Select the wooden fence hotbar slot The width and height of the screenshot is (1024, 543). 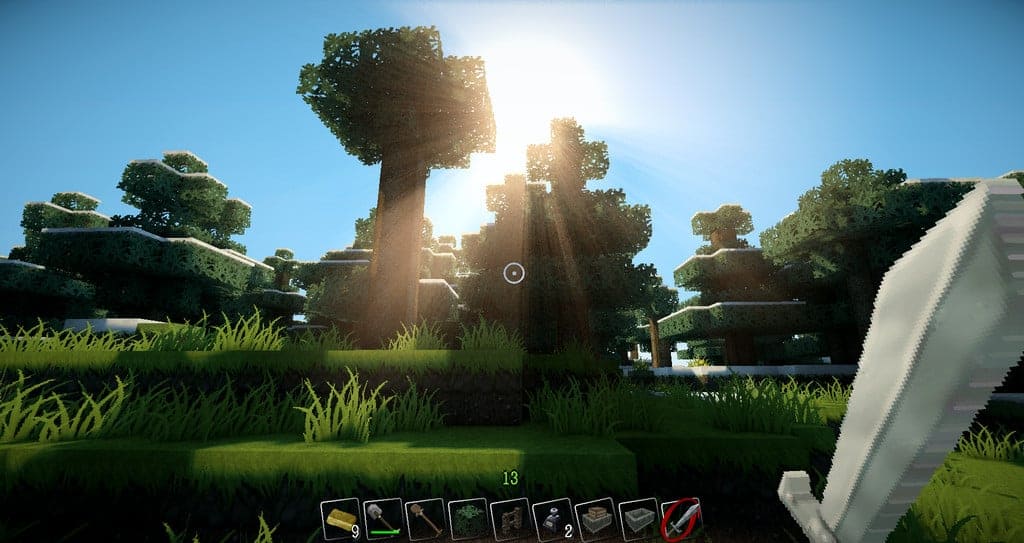[x=510, y=519]
